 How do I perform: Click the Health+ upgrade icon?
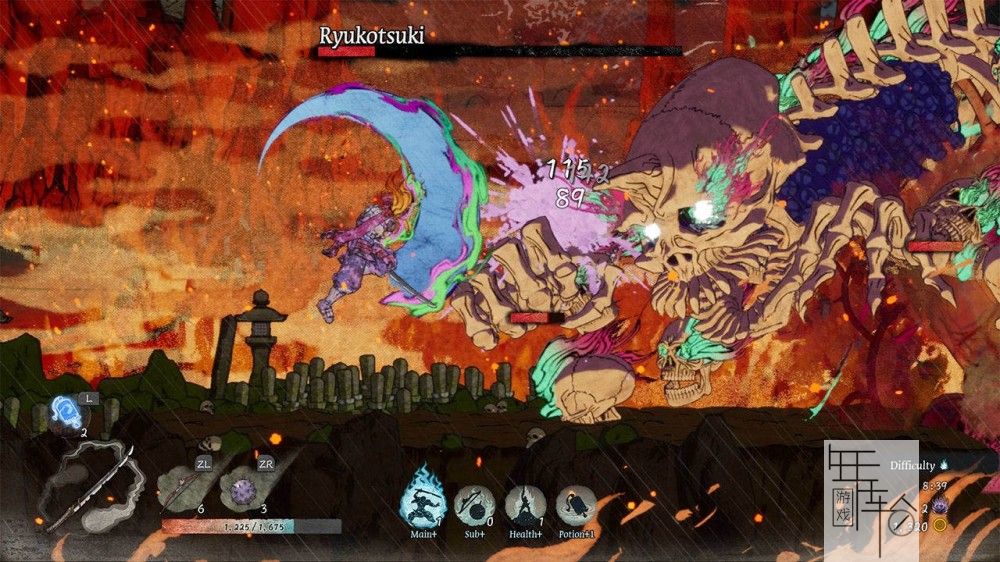coord(524,504)
